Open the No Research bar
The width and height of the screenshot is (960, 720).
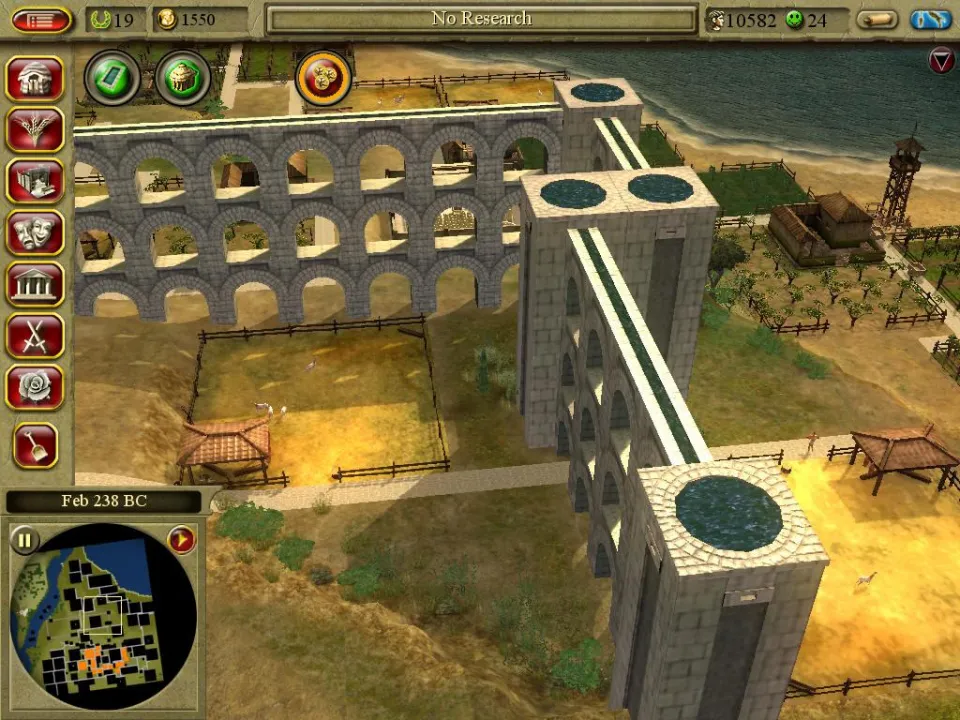(482, 19)
